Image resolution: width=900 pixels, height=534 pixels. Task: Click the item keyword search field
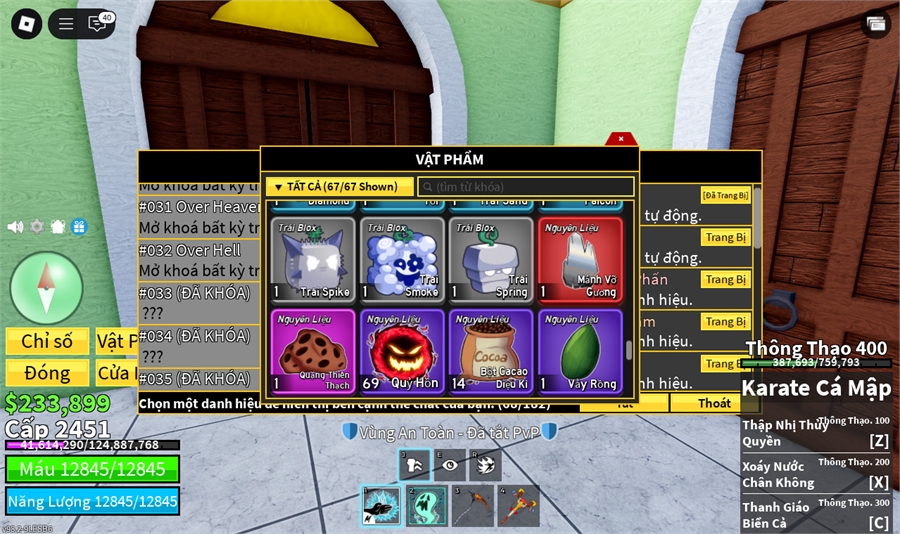(526, 187)
